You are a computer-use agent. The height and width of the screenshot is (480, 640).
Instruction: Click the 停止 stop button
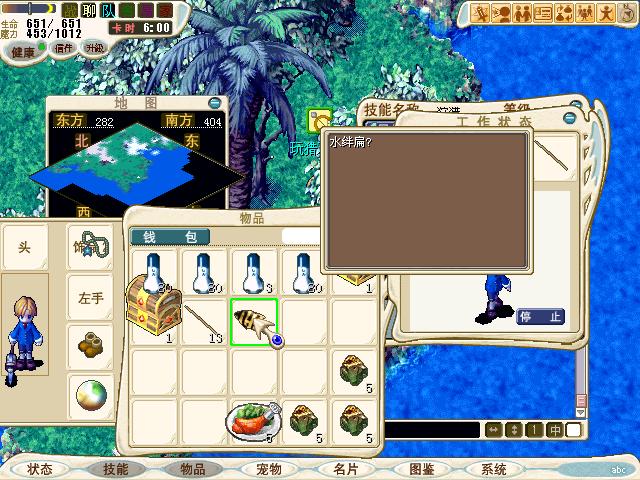pyautogui.click(x=540, y=317)
